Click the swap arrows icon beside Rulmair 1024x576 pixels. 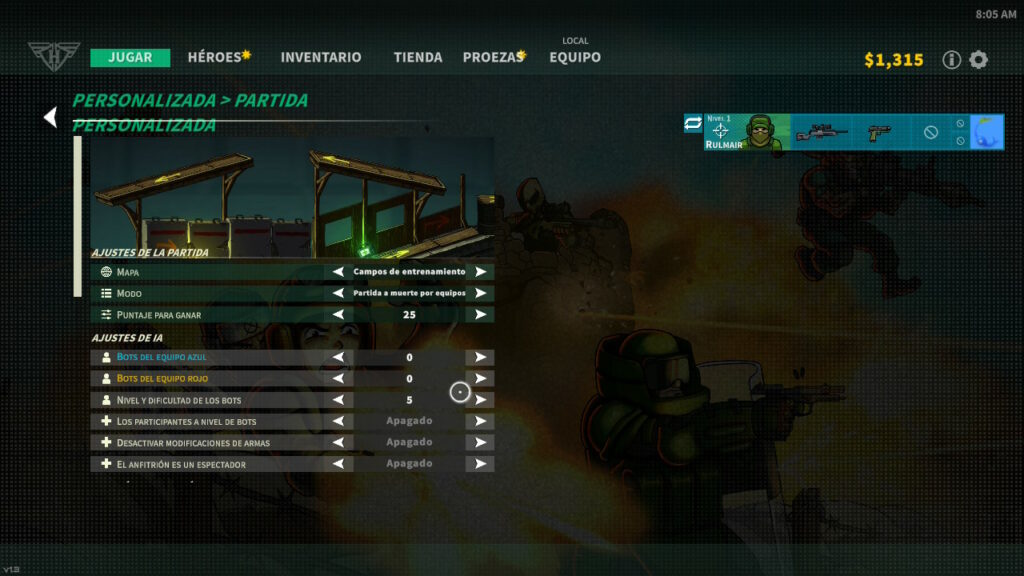tap(693, 124)
